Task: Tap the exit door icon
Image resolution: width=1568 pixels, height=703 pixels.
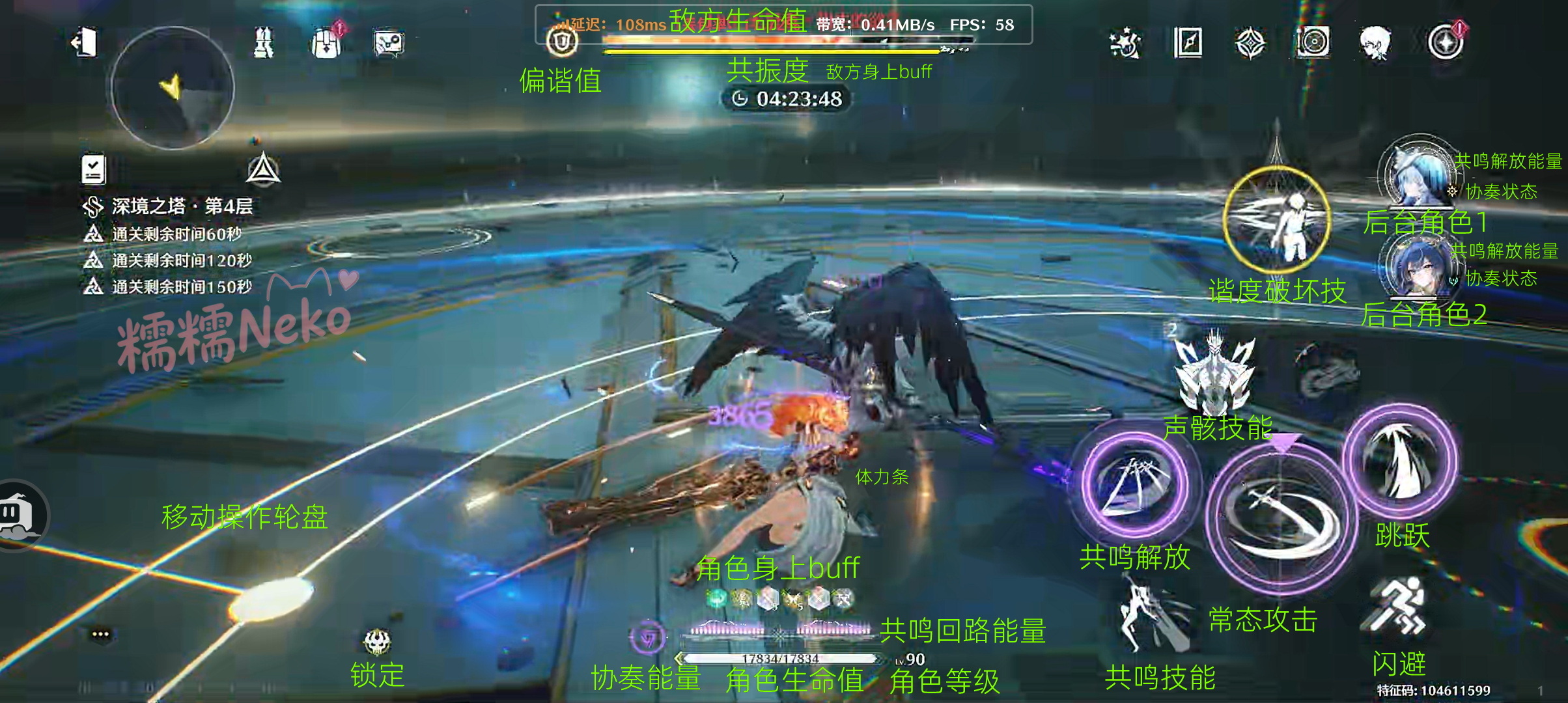Action: (85, 43)
